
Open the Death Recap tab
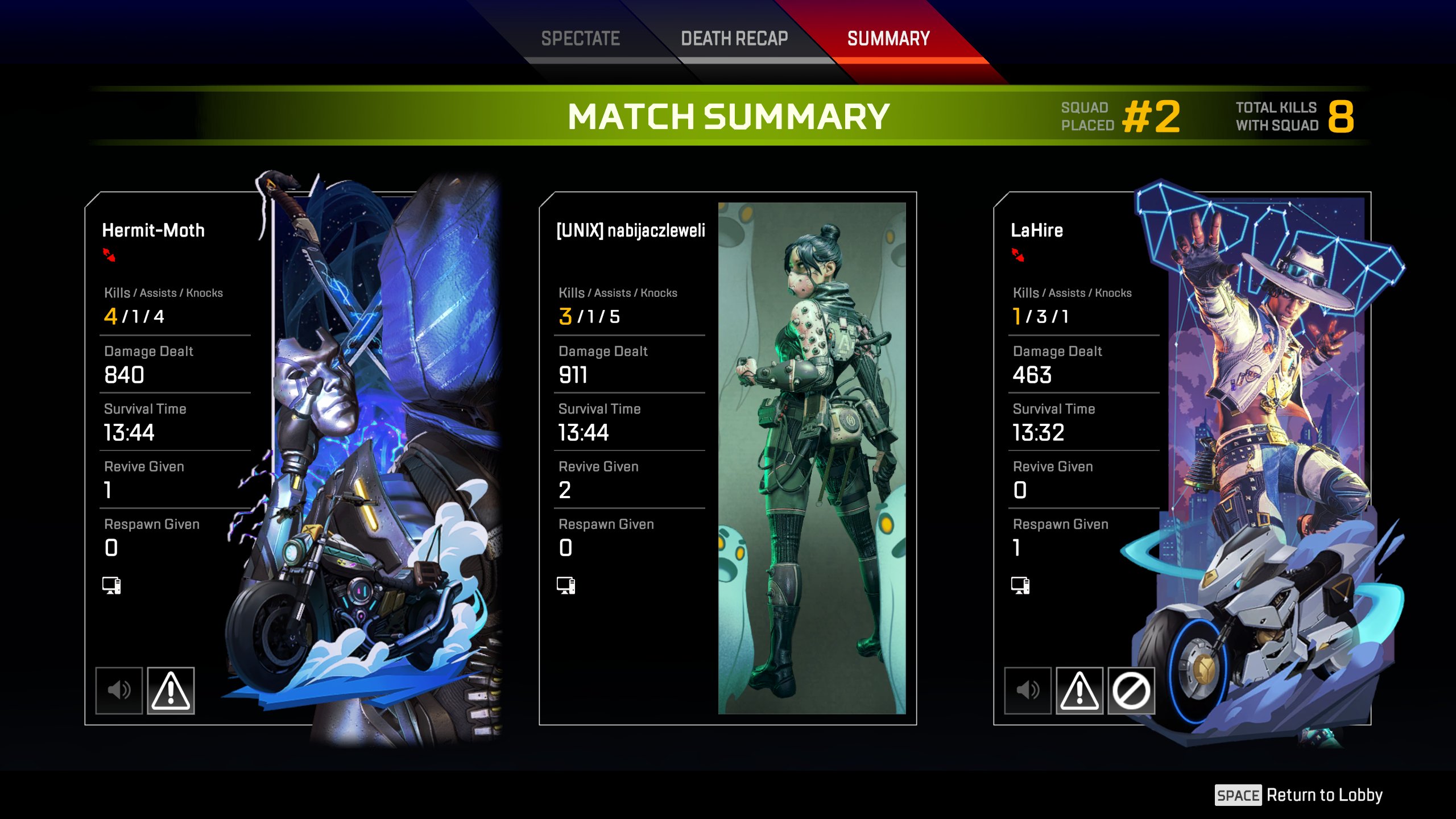point(734,39)
